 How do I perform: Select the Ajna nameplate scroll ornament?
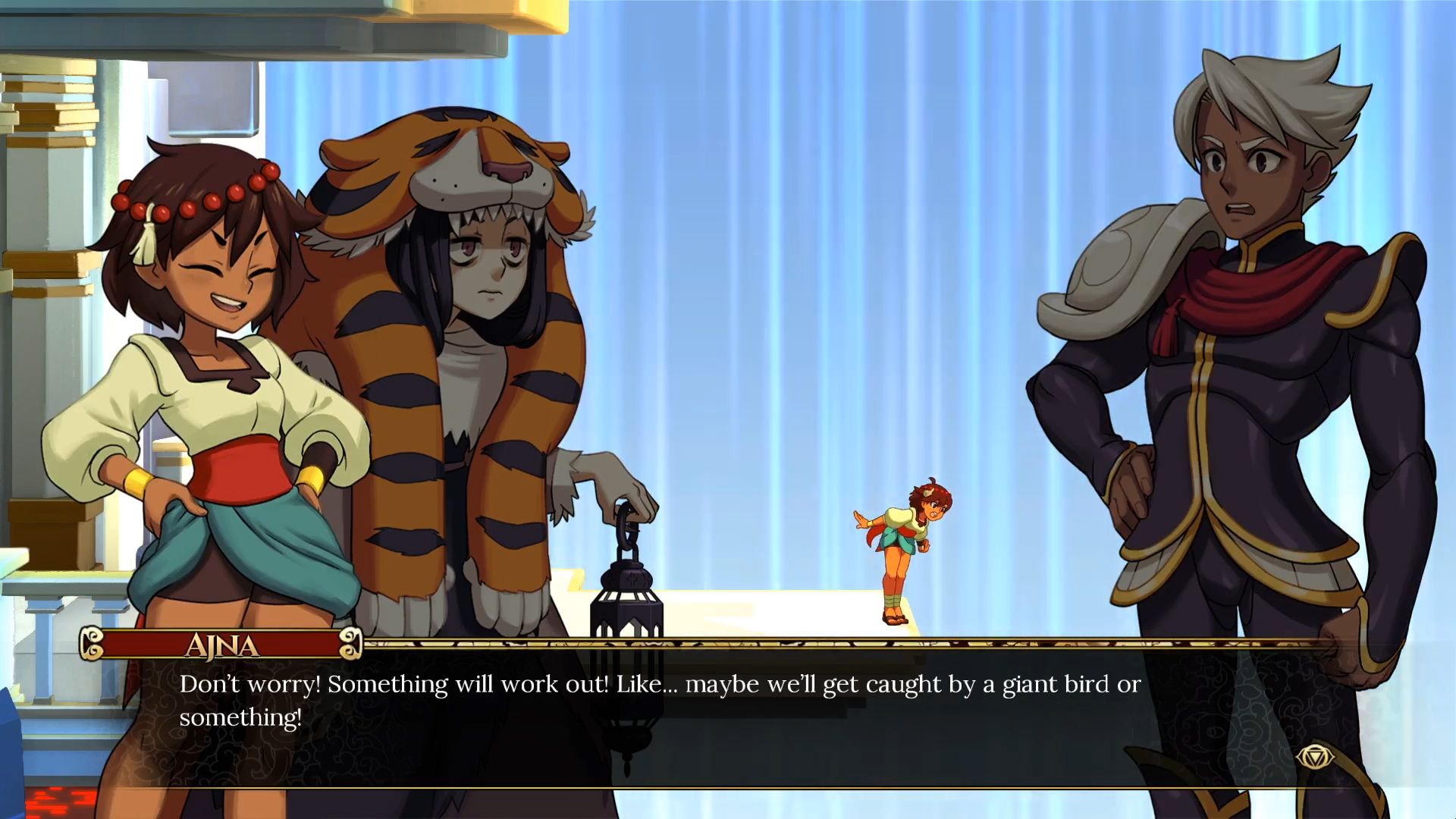coord(350,646)
